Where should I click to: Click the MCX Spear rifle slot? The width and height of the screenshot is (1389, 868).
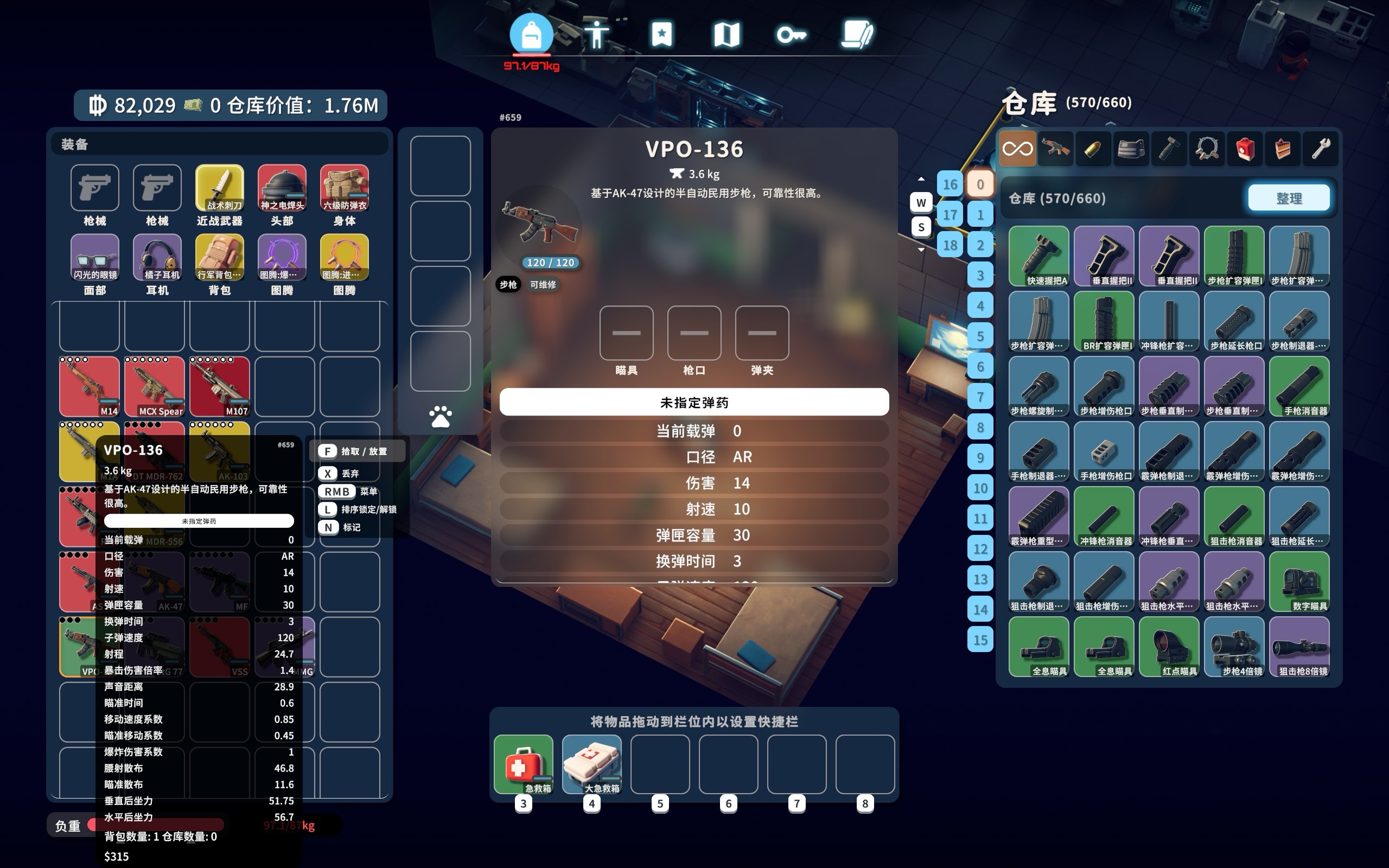coord(155,386)
